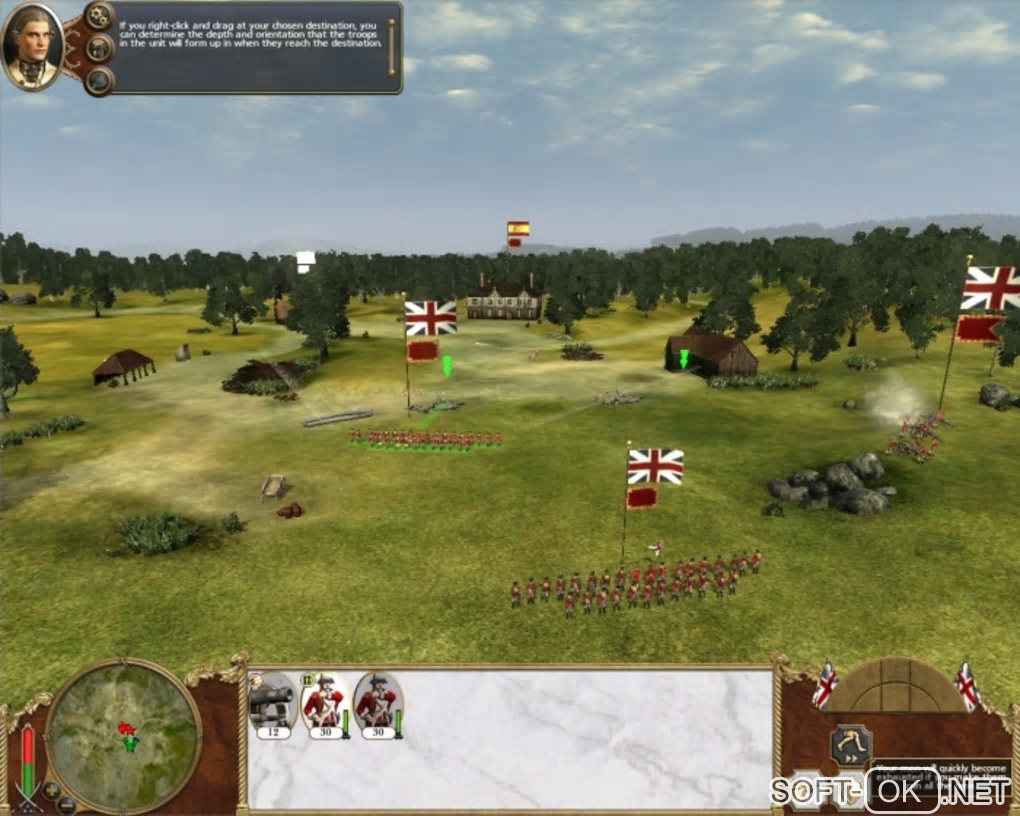Select the cannon artillery unit card

(272, 705)
